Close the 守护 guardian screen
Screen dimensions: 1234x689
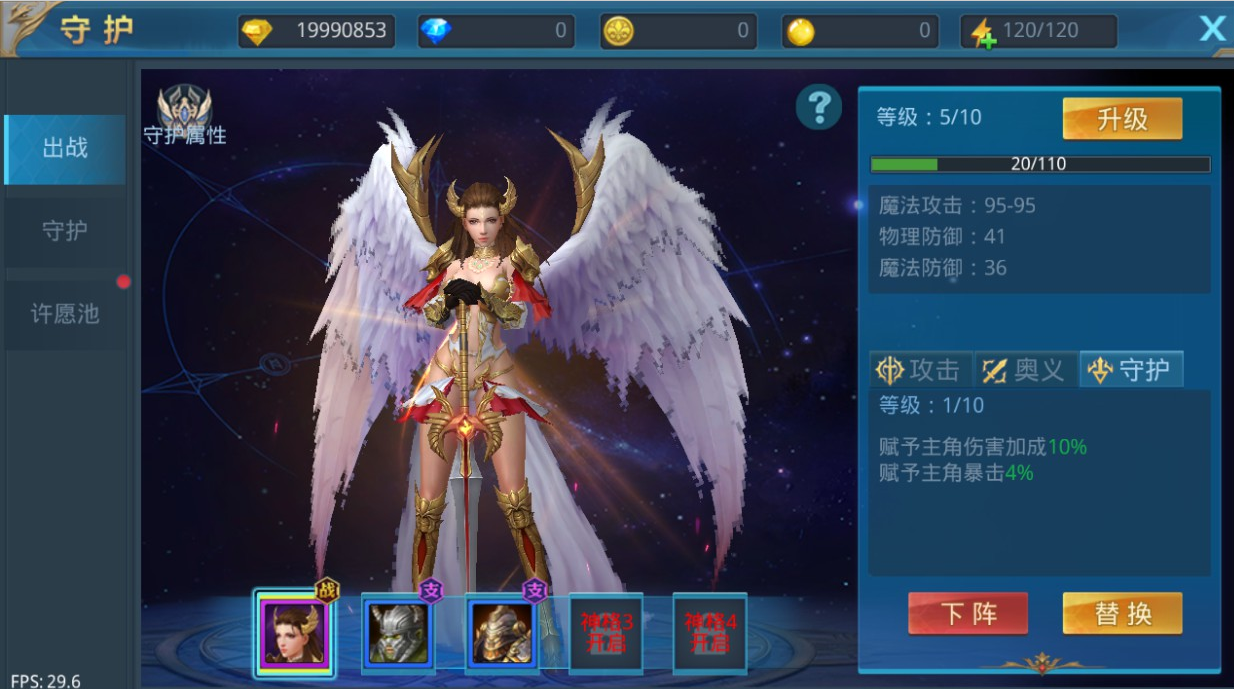click(1212, 29)
